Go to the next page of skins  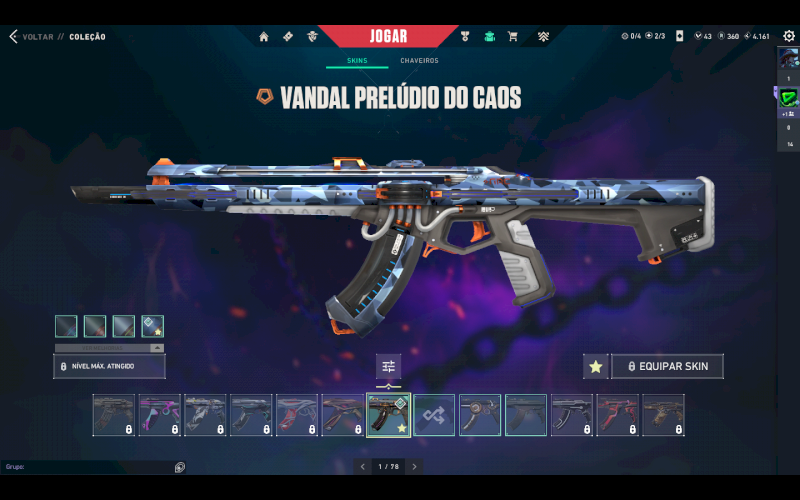coord(414,467)
